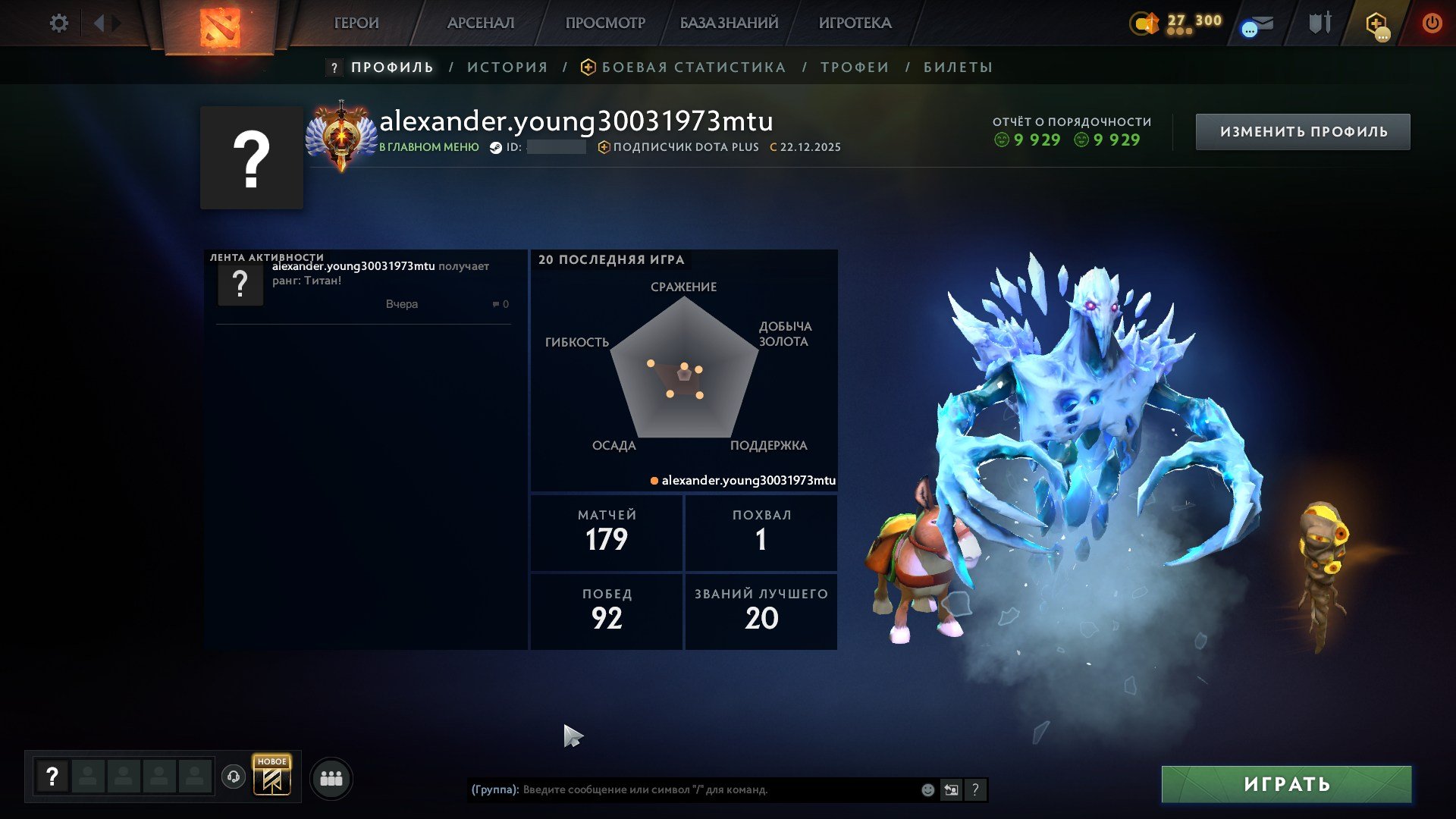This screenshot has width=1456, height=819.
Task: Click the red power button icon
Action: click(x=1432, y=23)
